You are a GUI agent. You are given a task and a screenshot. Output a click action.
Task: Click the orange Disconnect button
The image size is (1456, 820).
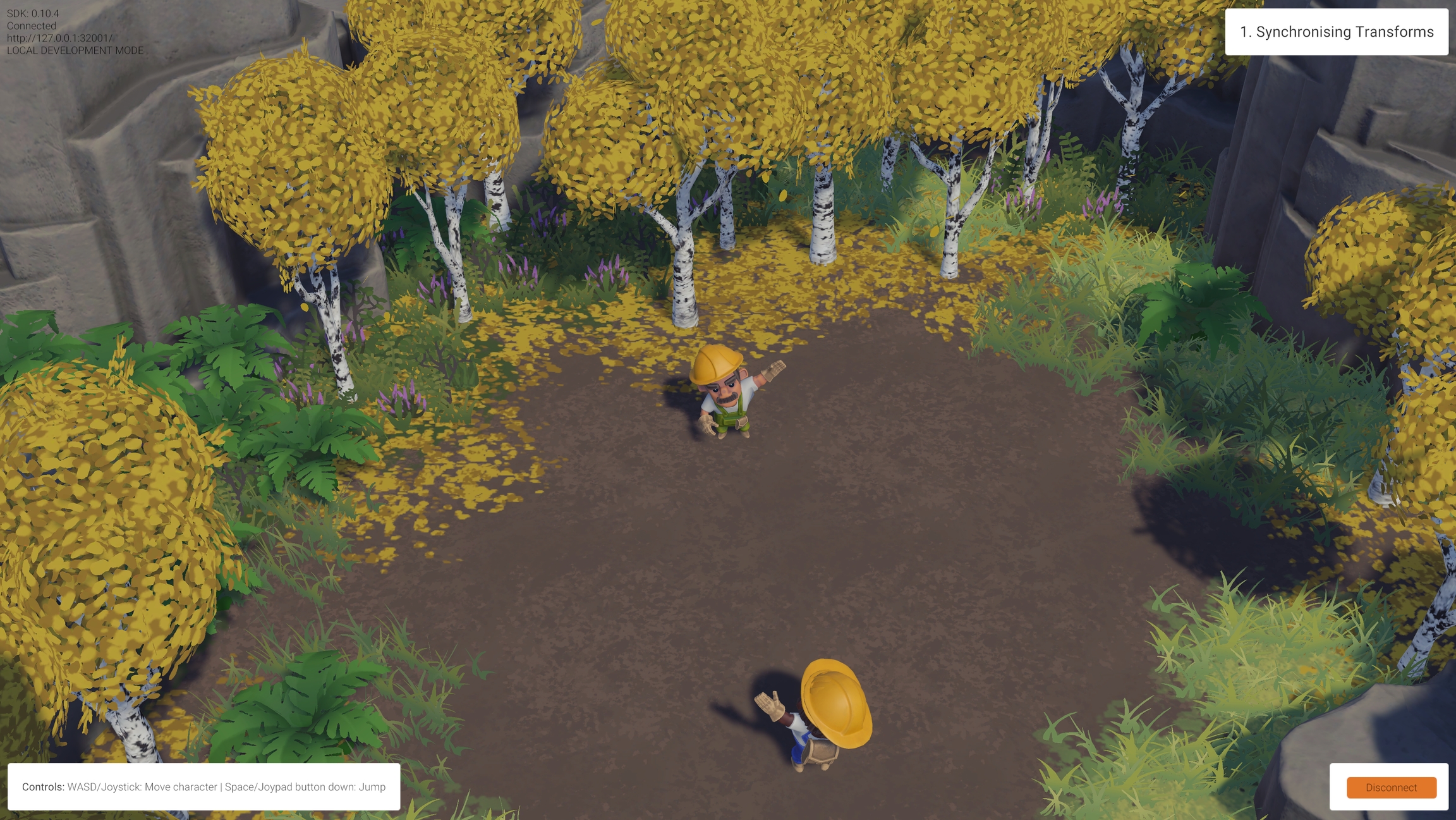pyautogui.click(x=1391, y=787)
